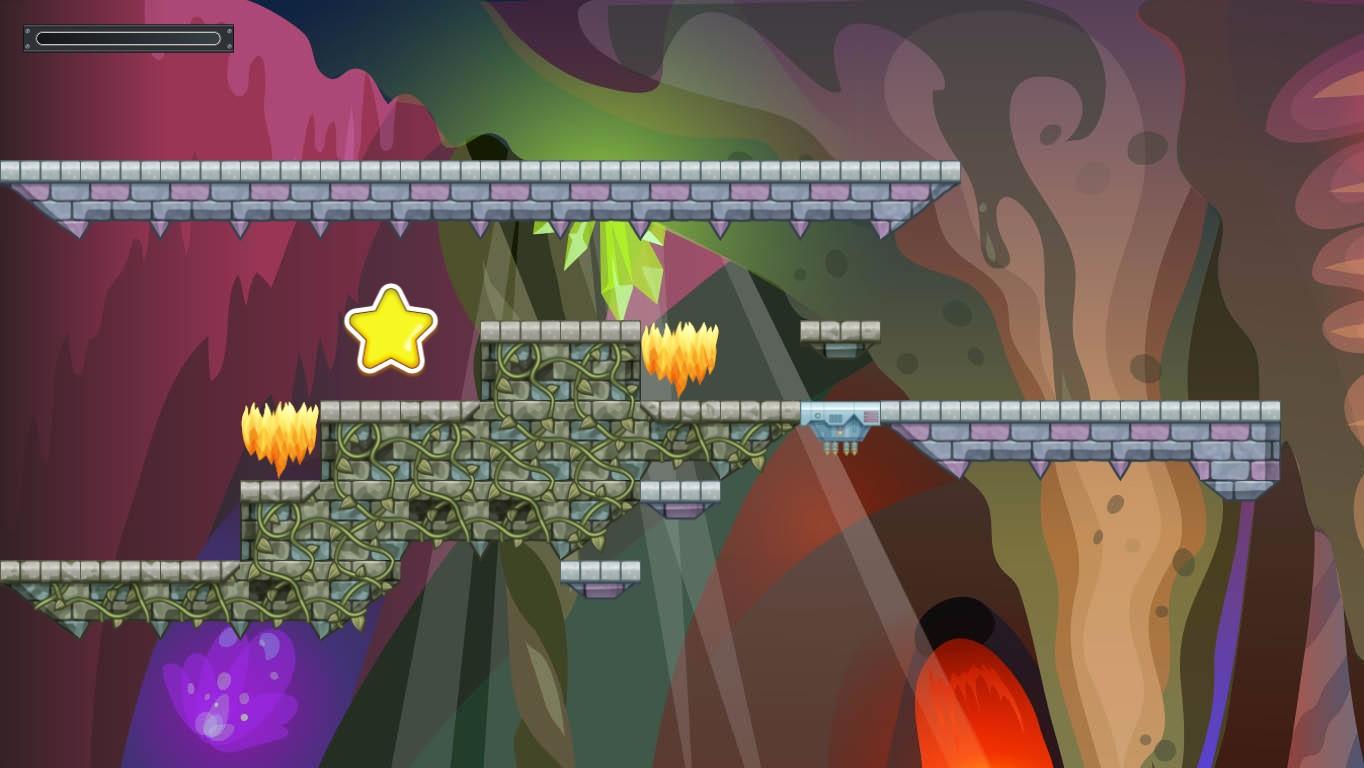Click the blue spaceship hatch with rockets

[838, 425]
